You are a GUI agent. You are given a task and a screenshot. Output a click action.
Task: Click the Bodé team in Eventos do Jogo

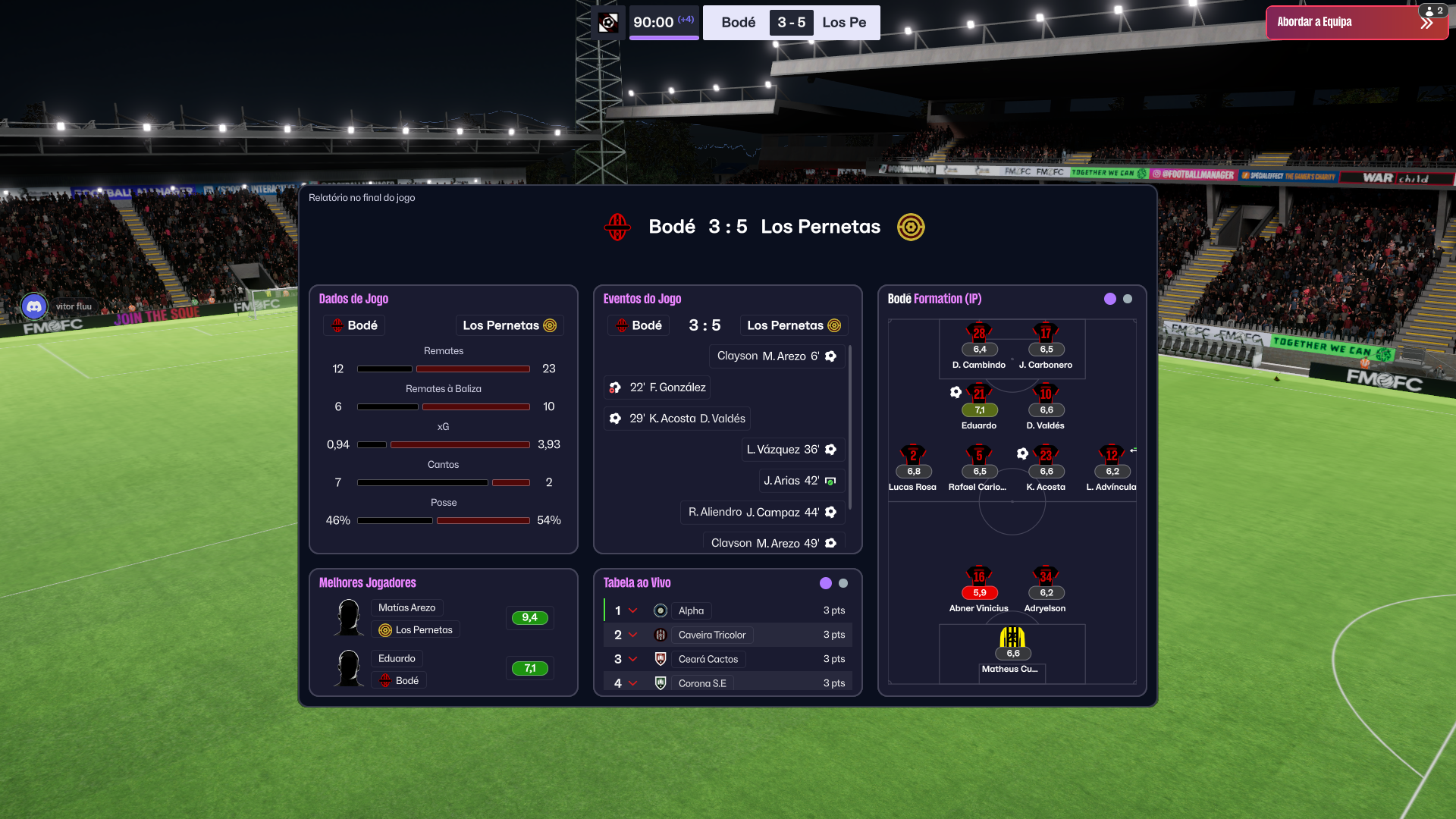tap(639, 325)
